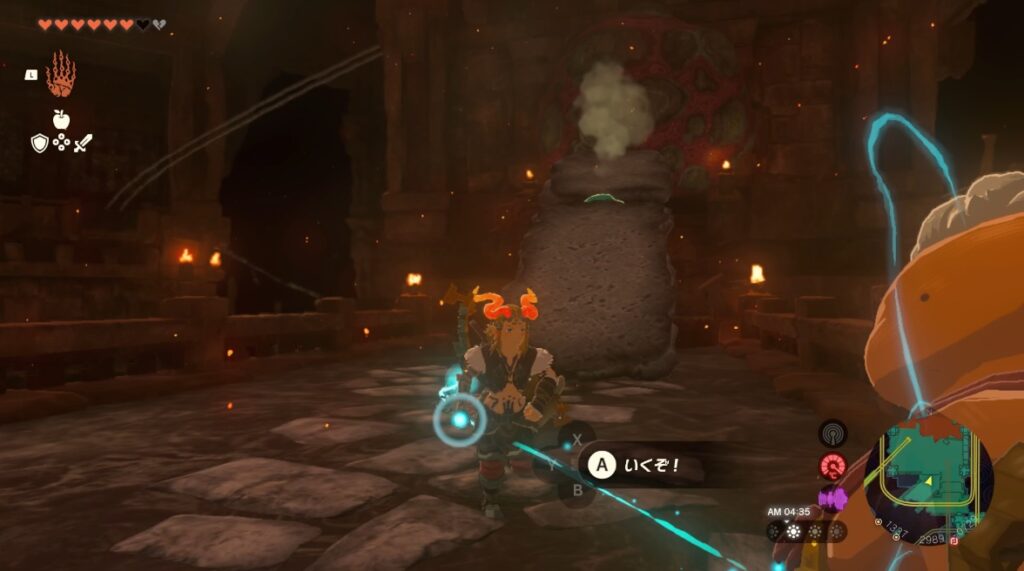Click the Sheikah sensor antenna icon
Viewport: 1024px width, 571px height.
point(832,433)
